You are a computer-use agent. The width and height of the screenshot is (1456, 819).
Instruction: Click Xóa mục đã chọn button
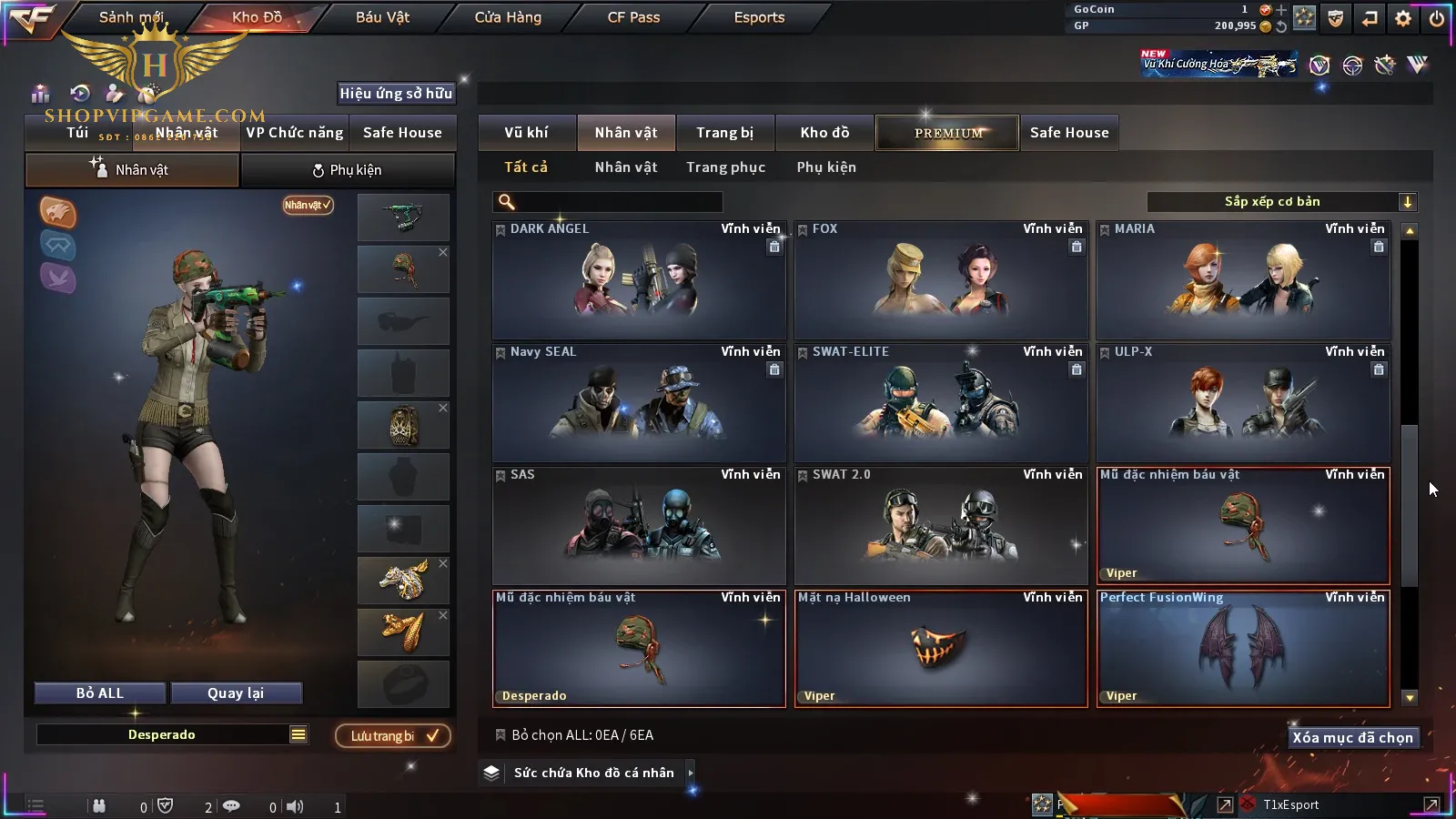[1352, 738]
